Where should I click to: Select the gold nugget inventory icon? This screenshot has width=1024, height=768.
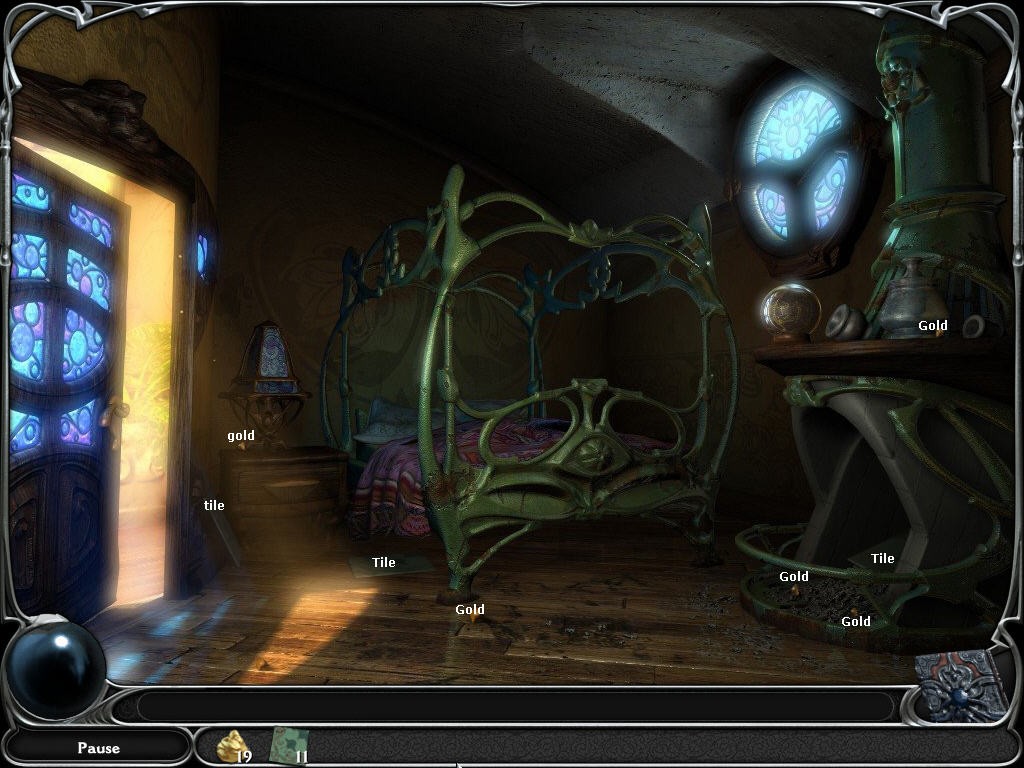tap(232, 745)
